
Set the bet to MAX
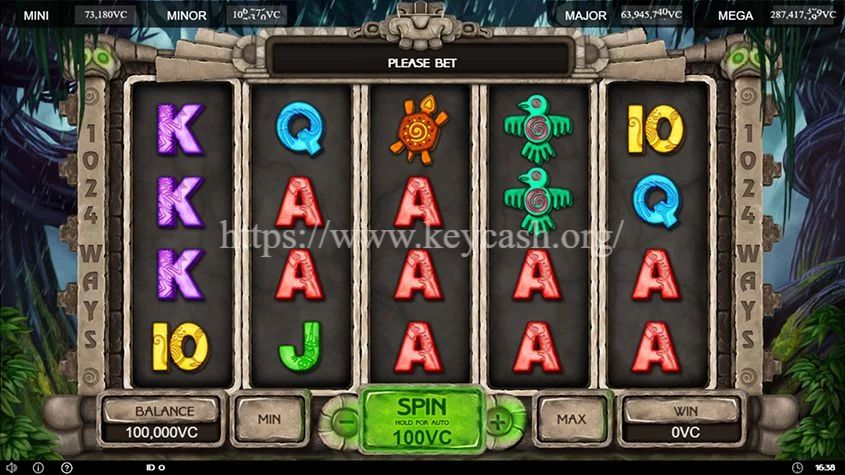click(x=572, y=420)
